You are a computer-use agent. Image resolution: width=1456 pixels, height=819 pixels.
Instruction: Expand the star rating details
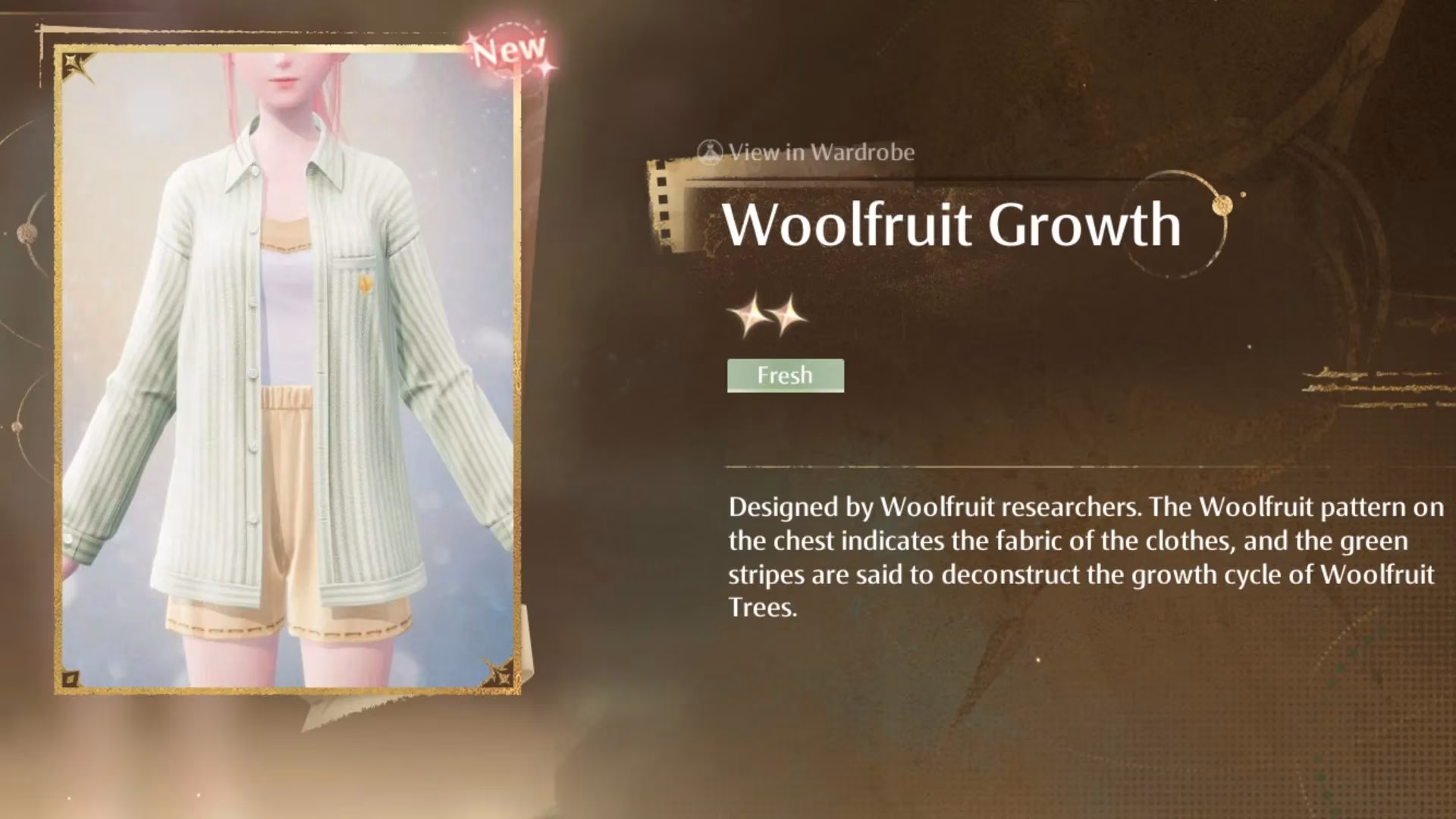pos(770,313)
